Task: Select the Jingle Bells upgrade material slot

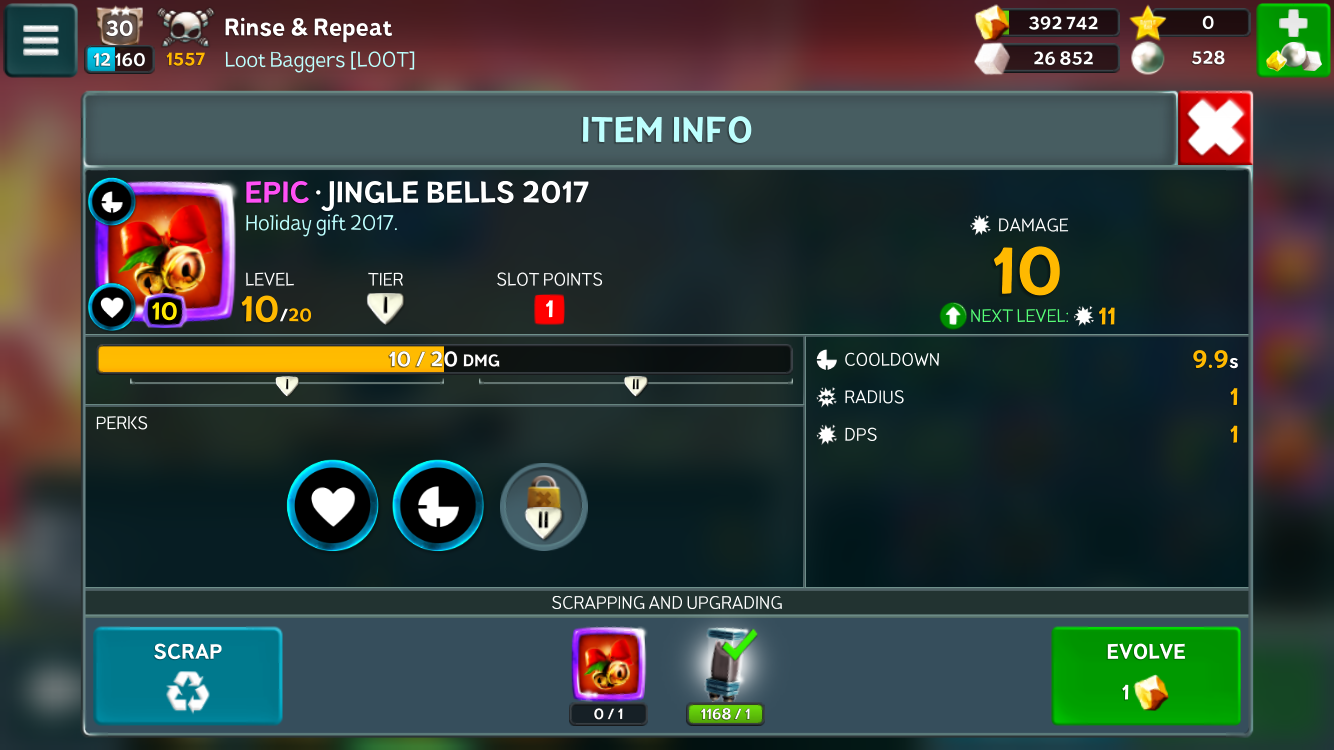Action: 608,665
